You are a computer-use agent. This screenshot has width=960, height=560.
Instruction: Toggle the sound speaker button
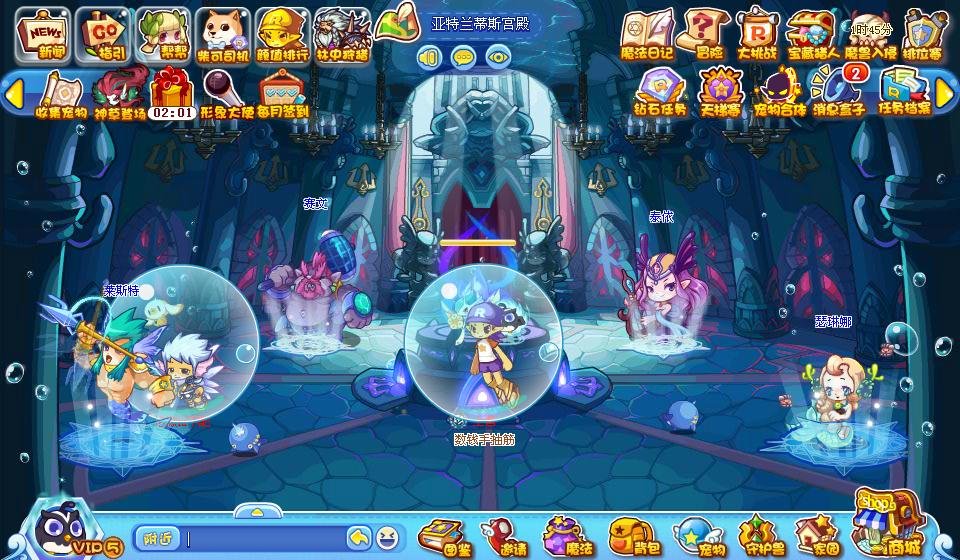click(430, 56)
